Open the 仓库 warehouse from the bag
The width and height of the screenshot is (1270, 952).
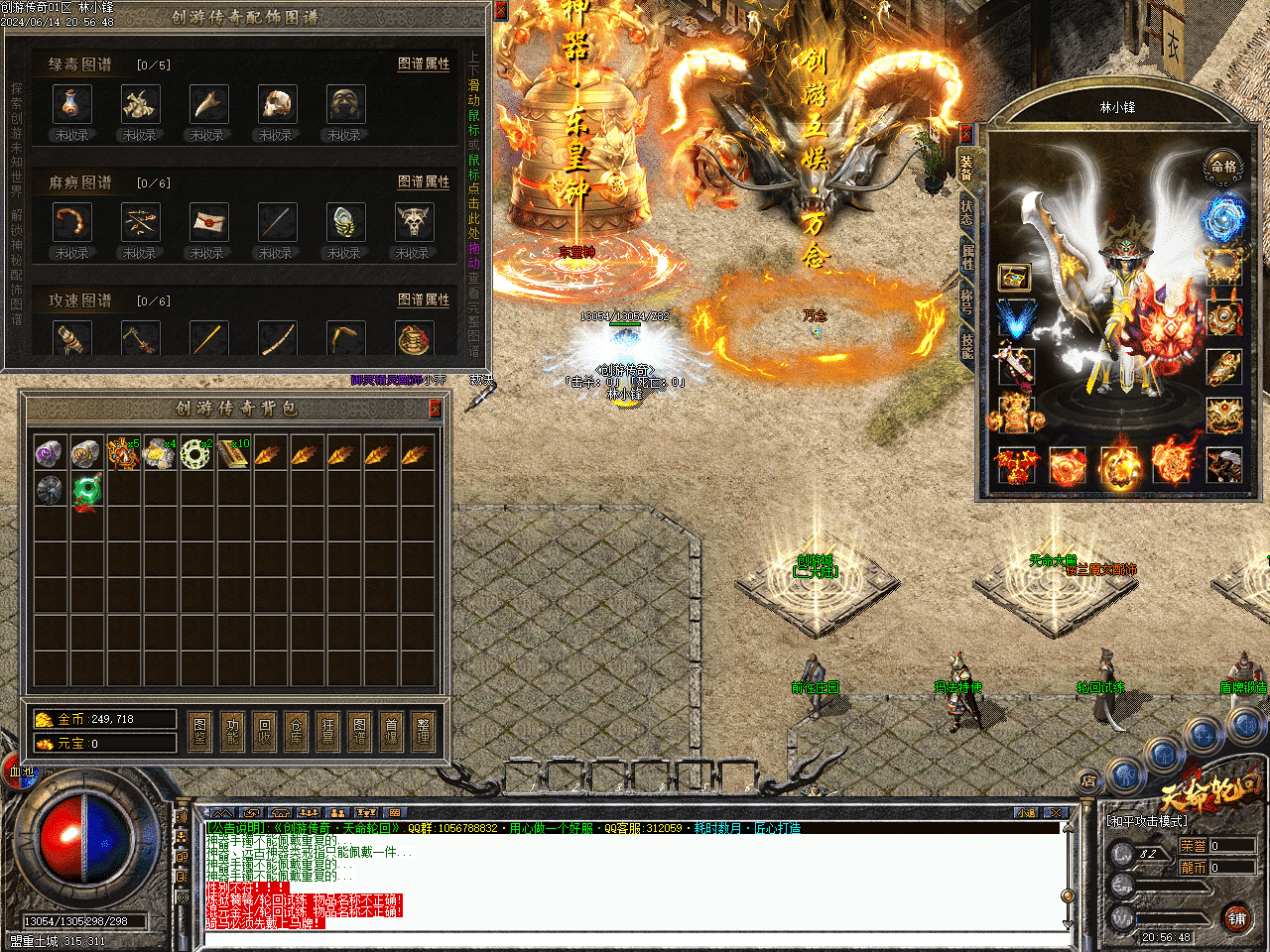(x=296, y=731)
